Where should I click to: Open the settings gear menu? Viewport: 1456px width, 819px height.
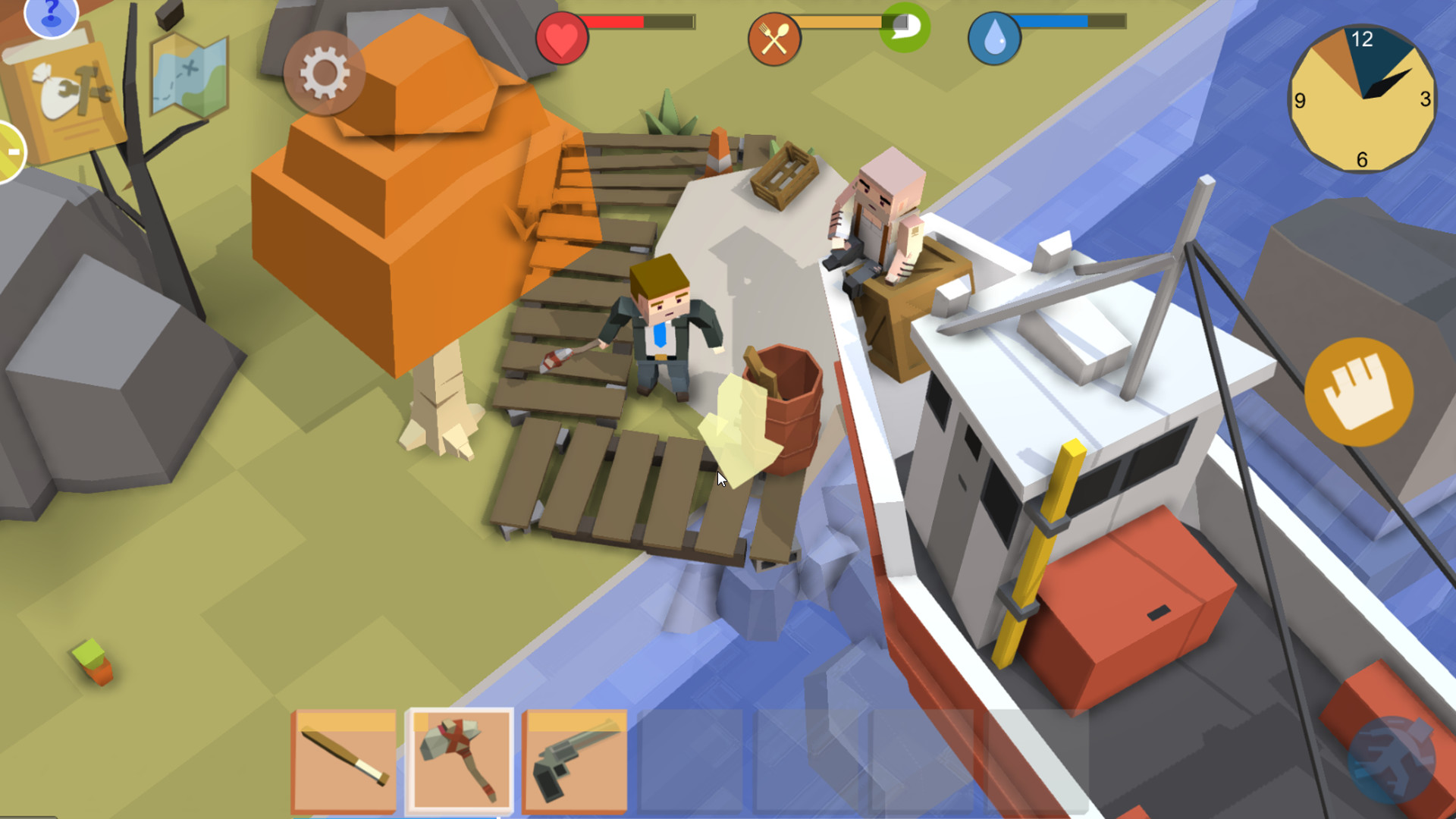(x=325, y=72)
